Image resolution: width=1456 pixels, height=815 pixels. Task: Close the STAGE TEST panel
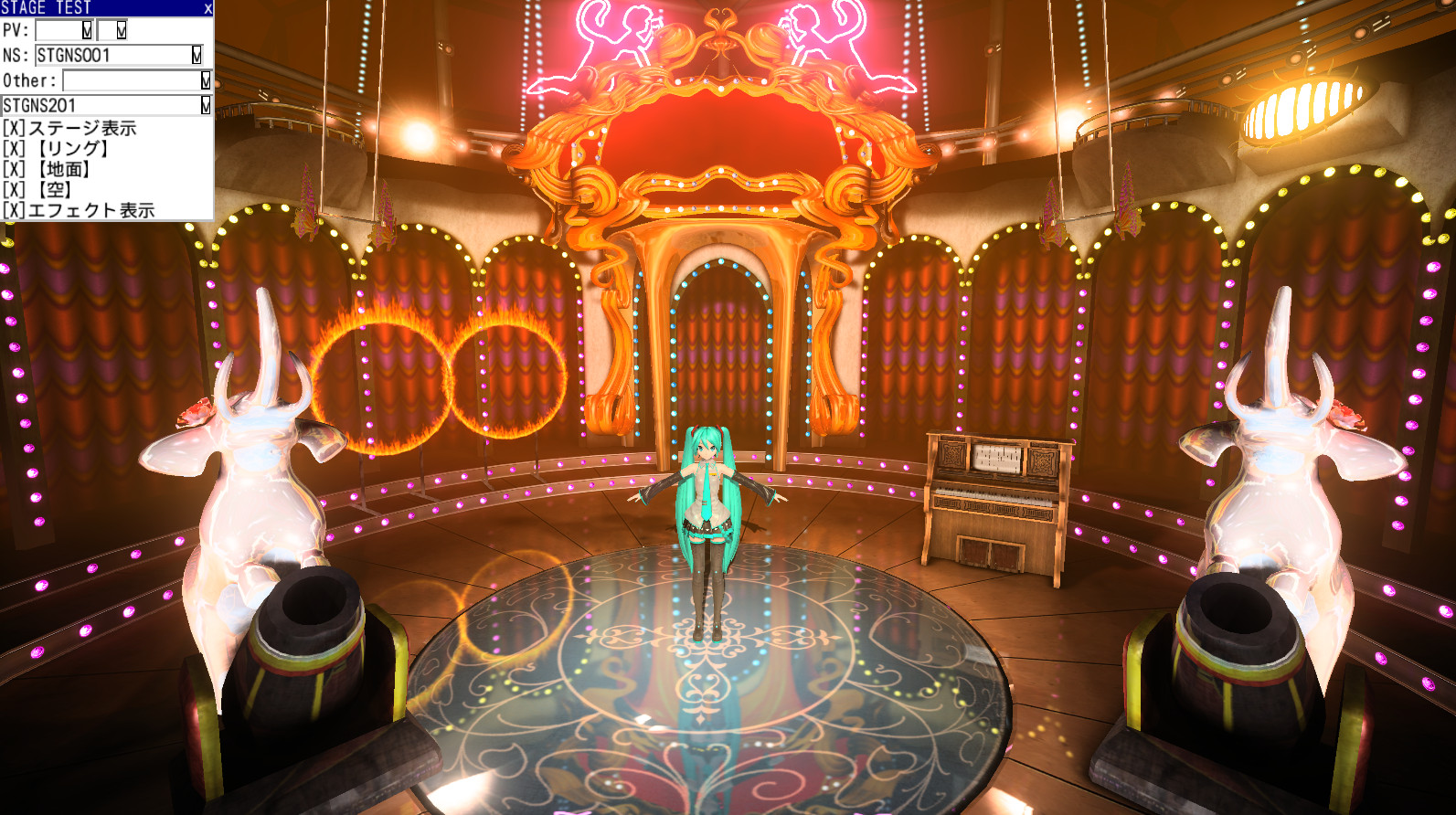pyautogui.click(x=207, y=7)
